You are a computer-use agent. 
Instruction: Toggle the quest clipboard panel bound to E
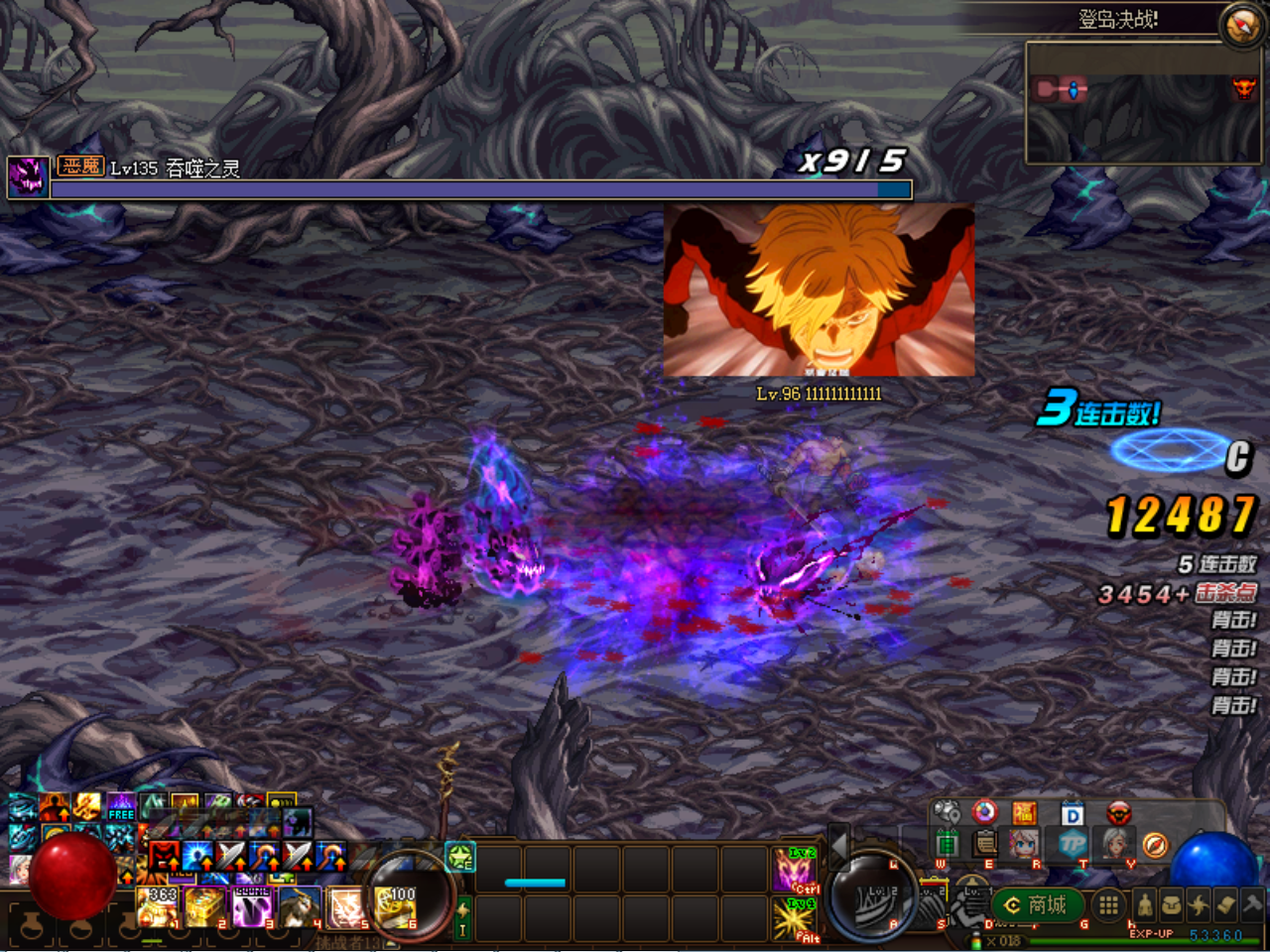click(984, 844)
